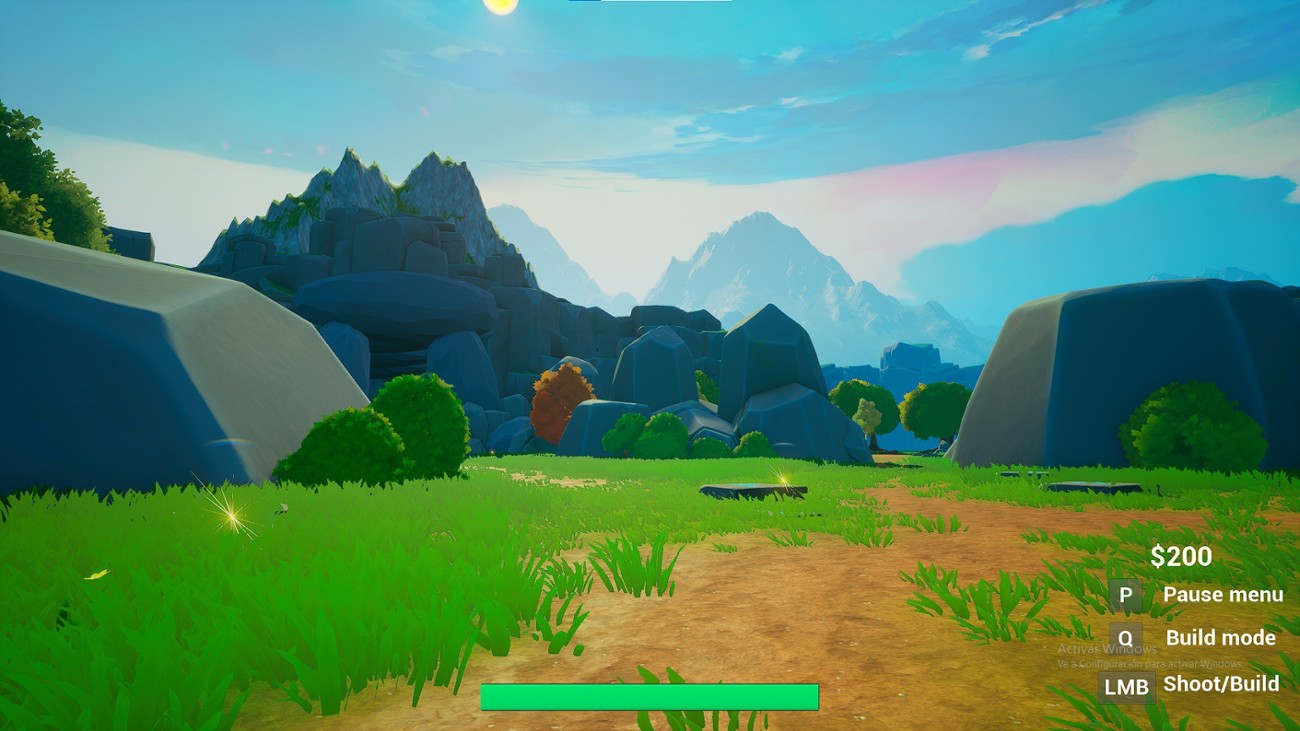Click the Shoot/Build label

(1221, 684)
